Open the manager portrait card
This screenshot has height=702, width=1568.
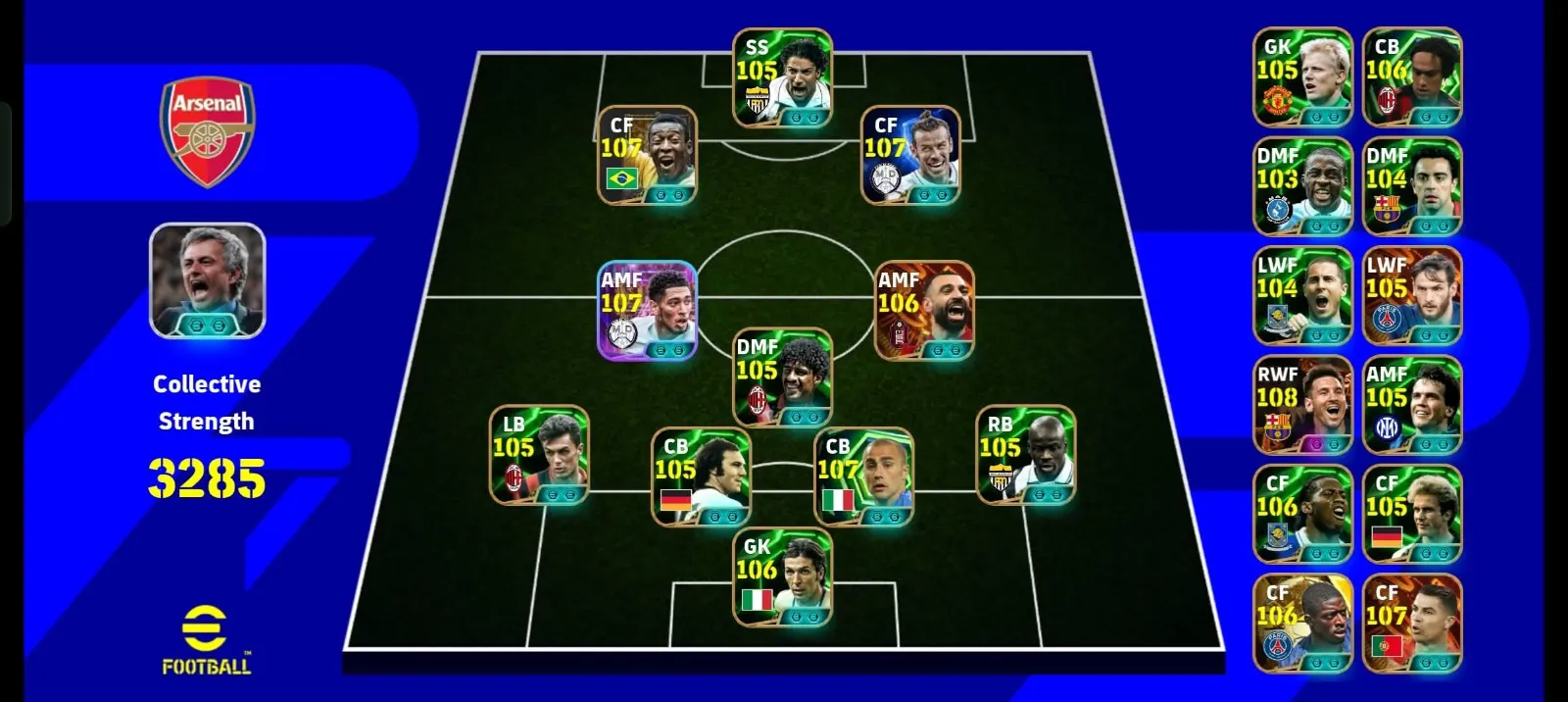[208, 280]
